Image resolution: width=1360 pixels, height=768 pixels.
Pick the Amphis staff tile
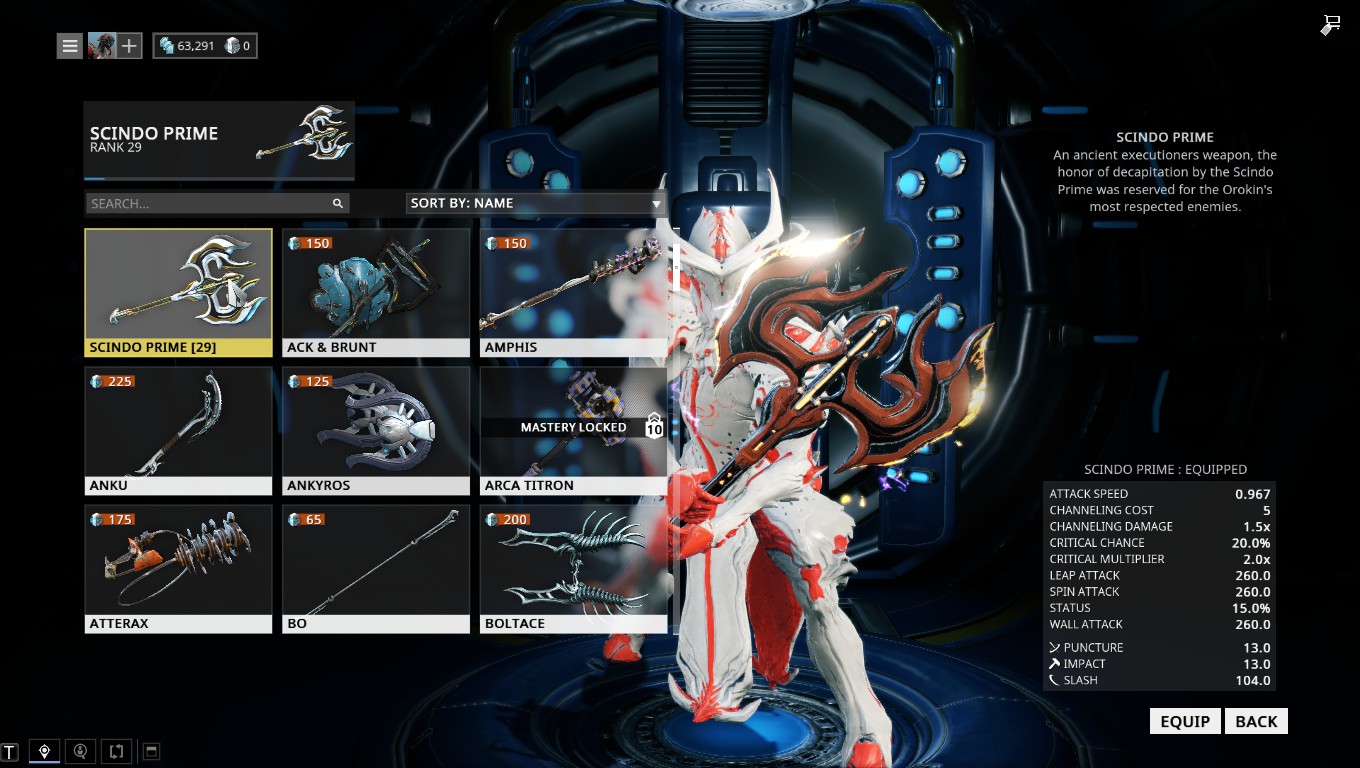click(573, 292)
